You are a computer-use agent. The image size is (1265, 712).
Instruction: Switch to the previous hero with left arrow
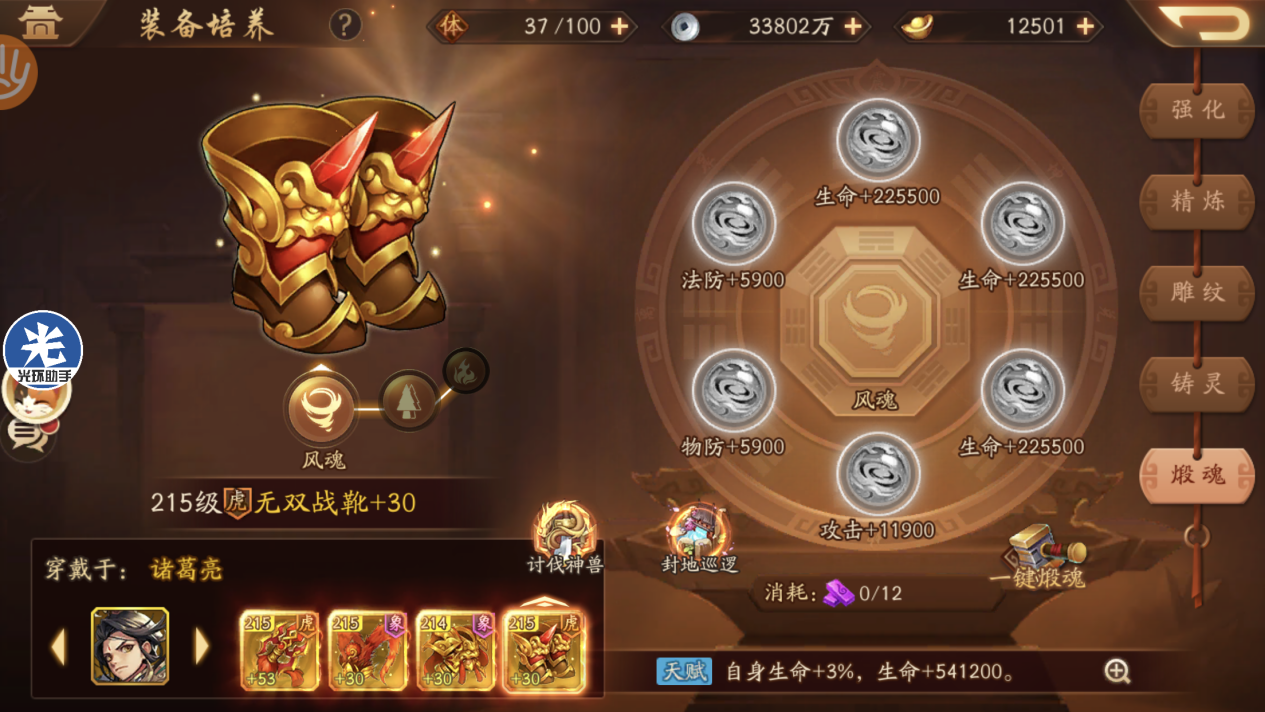(x=58, y=647)
